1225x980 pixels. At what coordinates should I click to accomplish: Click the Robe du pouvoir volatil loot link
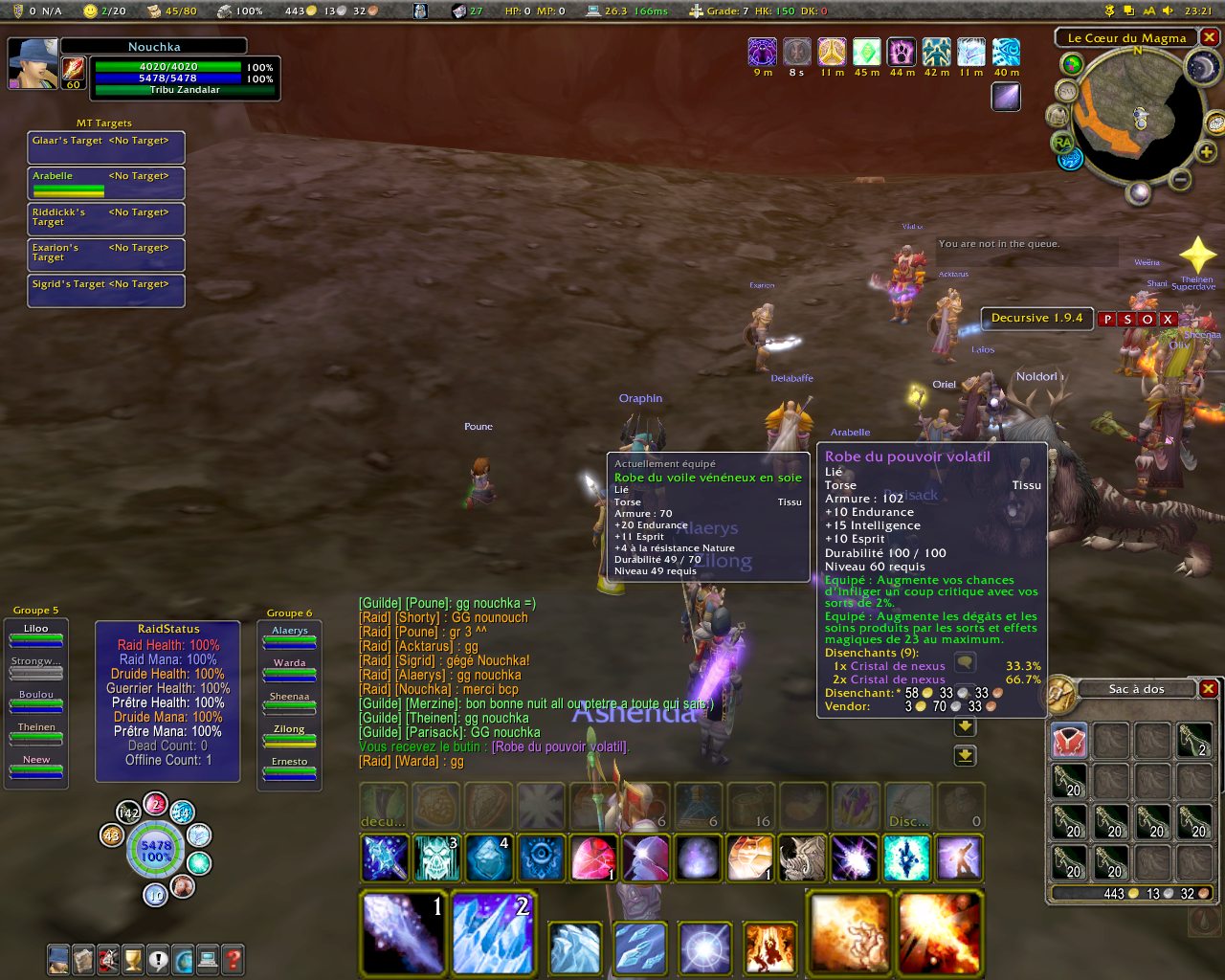tap(560, 746)
